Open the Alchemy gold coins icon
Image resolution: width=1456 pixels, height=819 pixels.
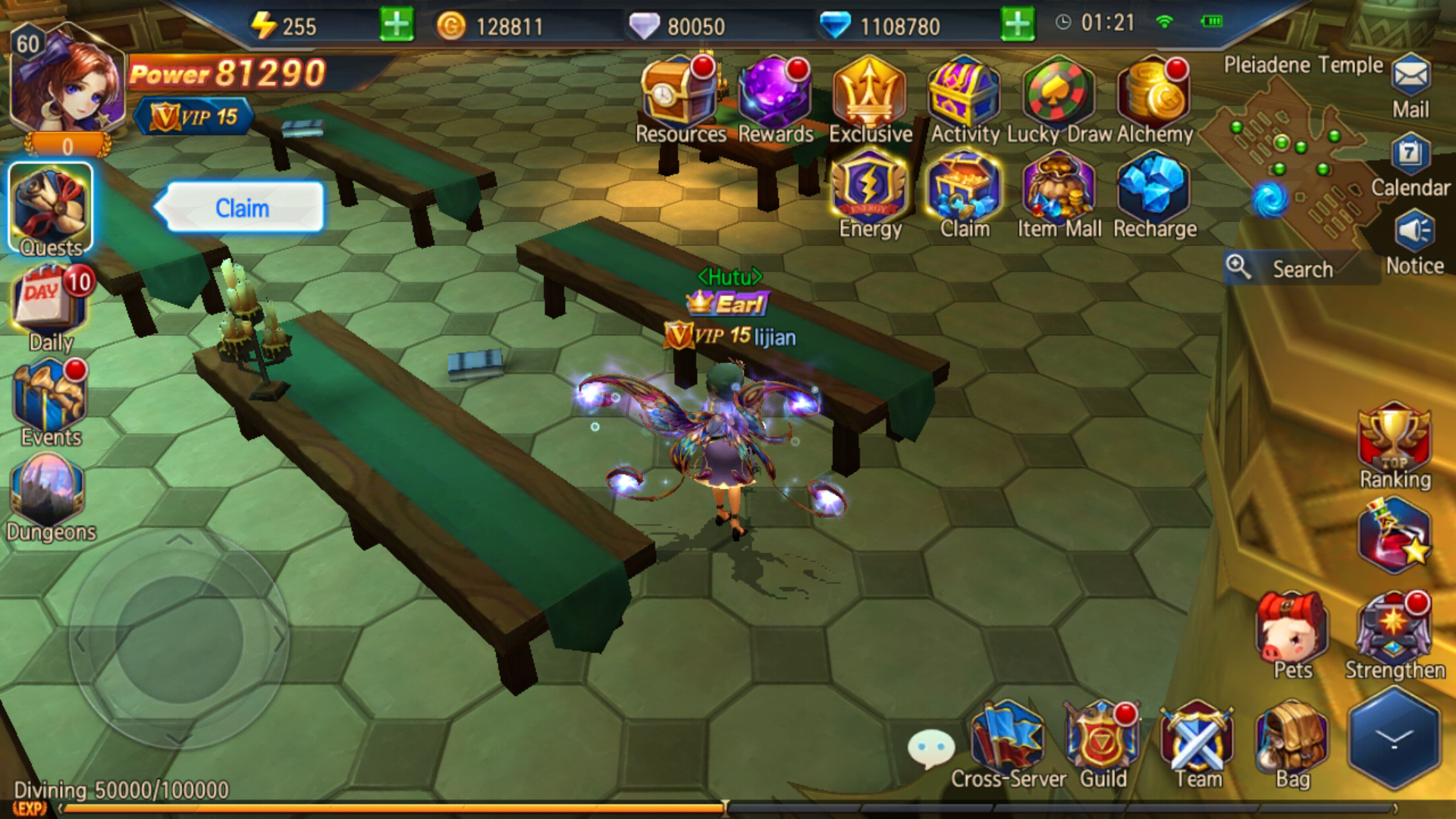1153,95
